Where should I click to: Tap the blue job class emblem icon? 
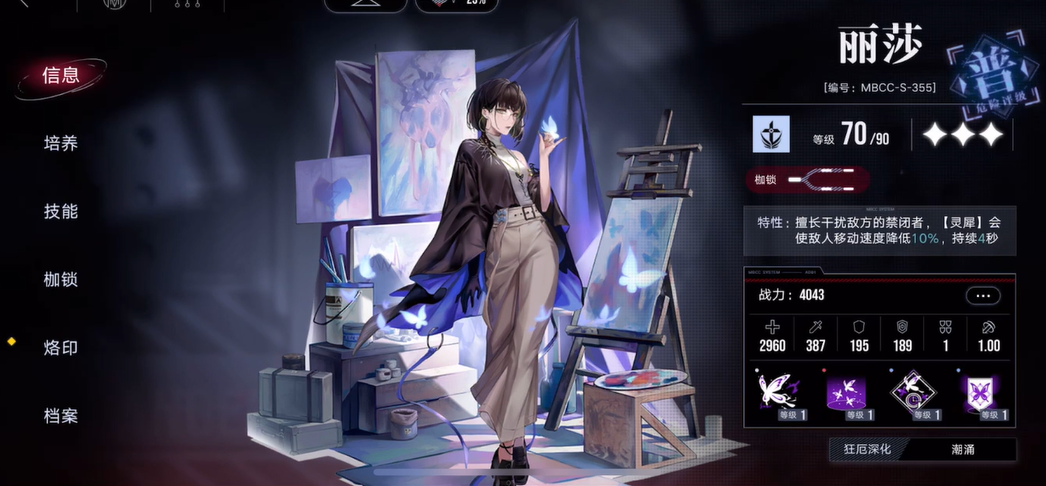coord(771,134)
